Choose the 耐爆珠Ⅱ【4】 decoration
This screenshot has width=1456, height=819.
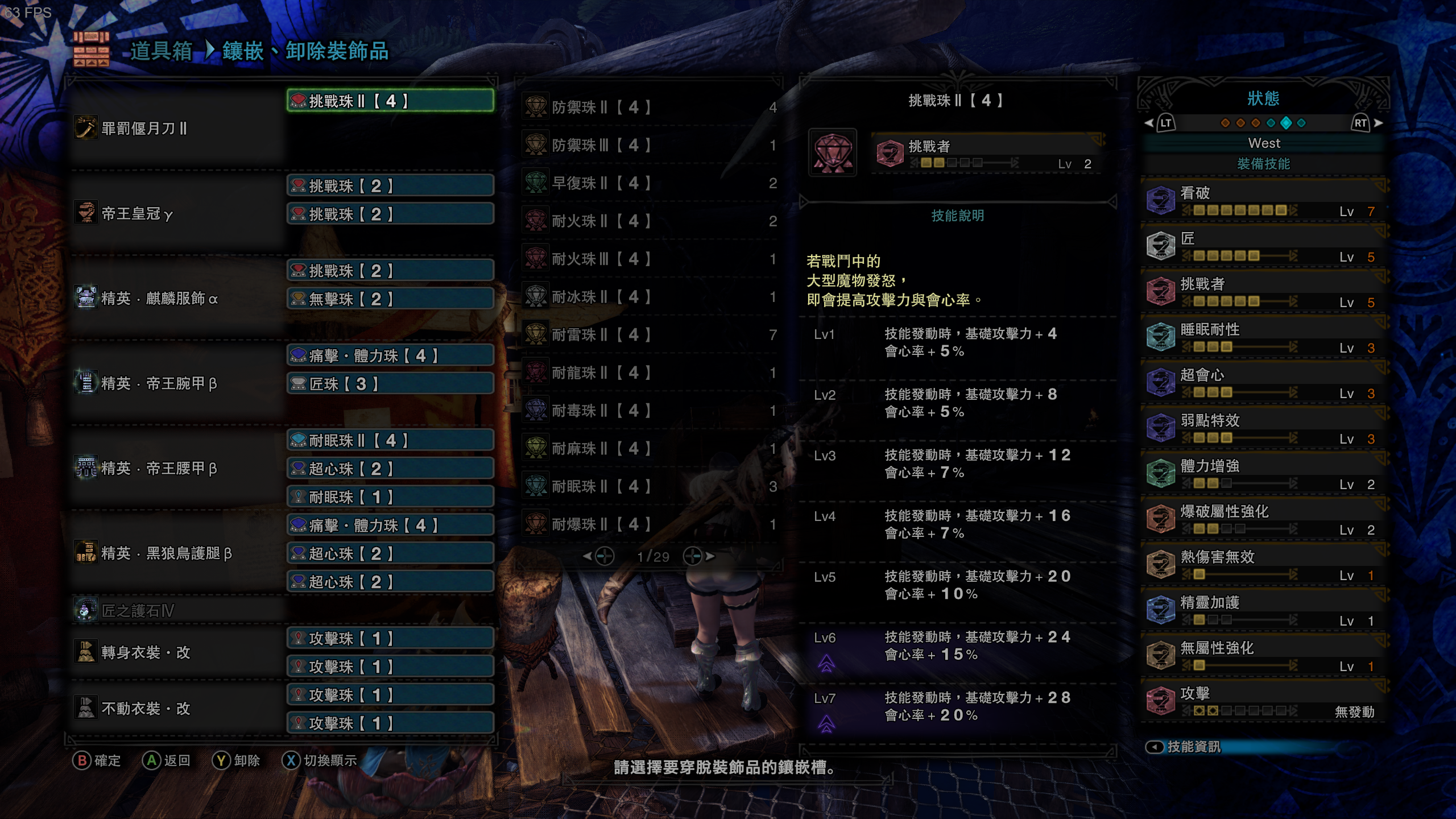648,524
